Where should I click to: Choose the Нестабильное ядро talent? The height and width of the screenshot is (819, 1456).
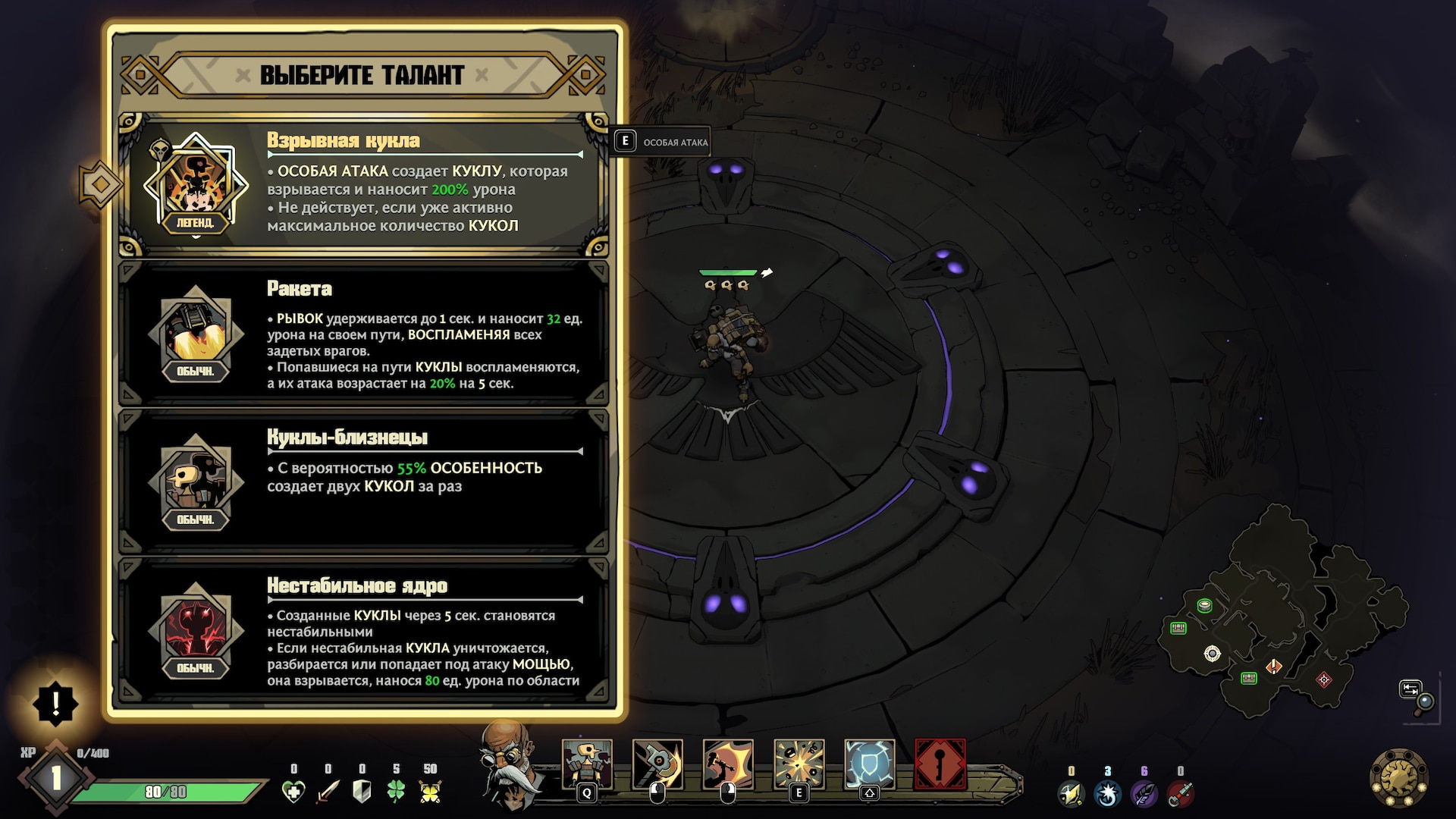(x=364, y=631)
